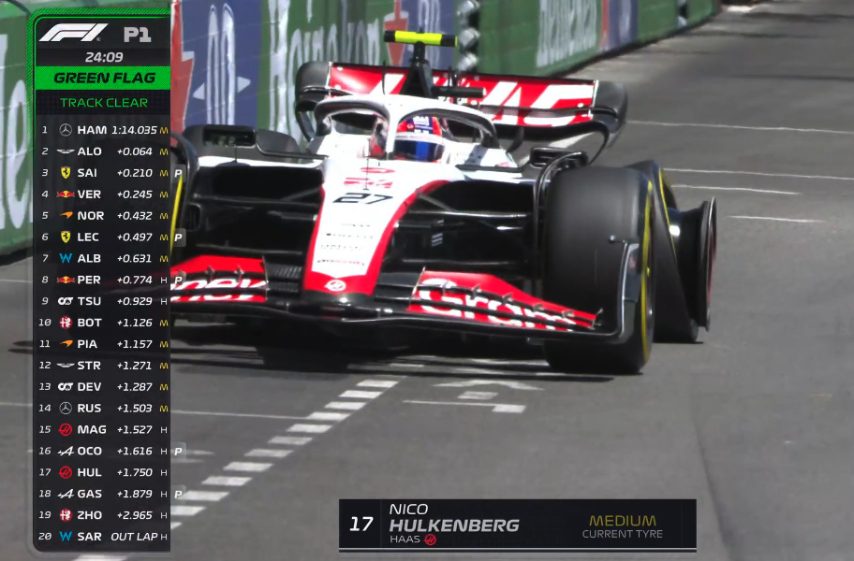Select HUL row in the timing tower
Image resolution: width=854 pixels, height=561 pixels.
pos(102,472)
